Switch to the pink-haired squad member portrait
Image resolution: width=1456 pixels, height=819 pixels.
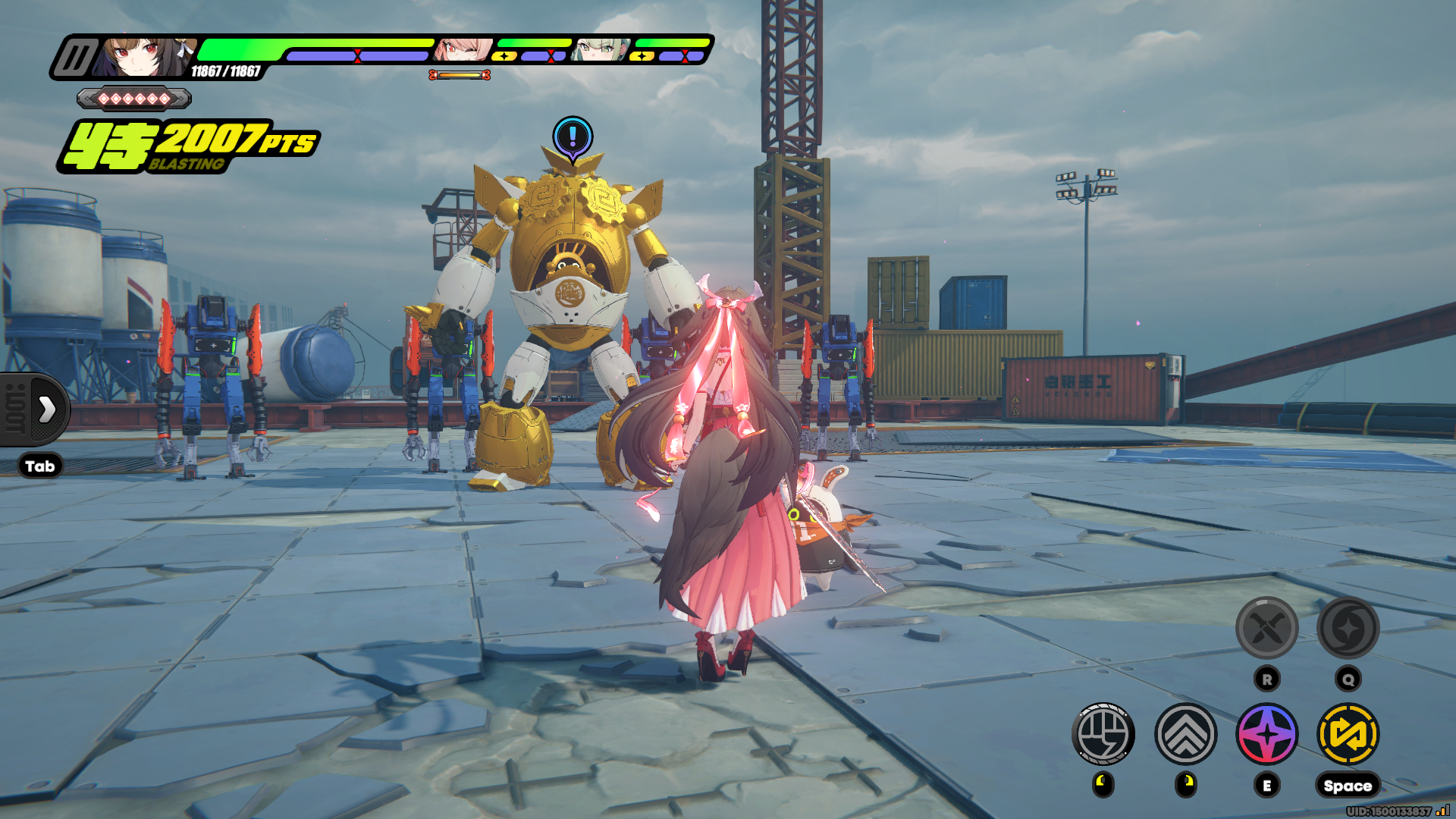[x=463, y=50]
